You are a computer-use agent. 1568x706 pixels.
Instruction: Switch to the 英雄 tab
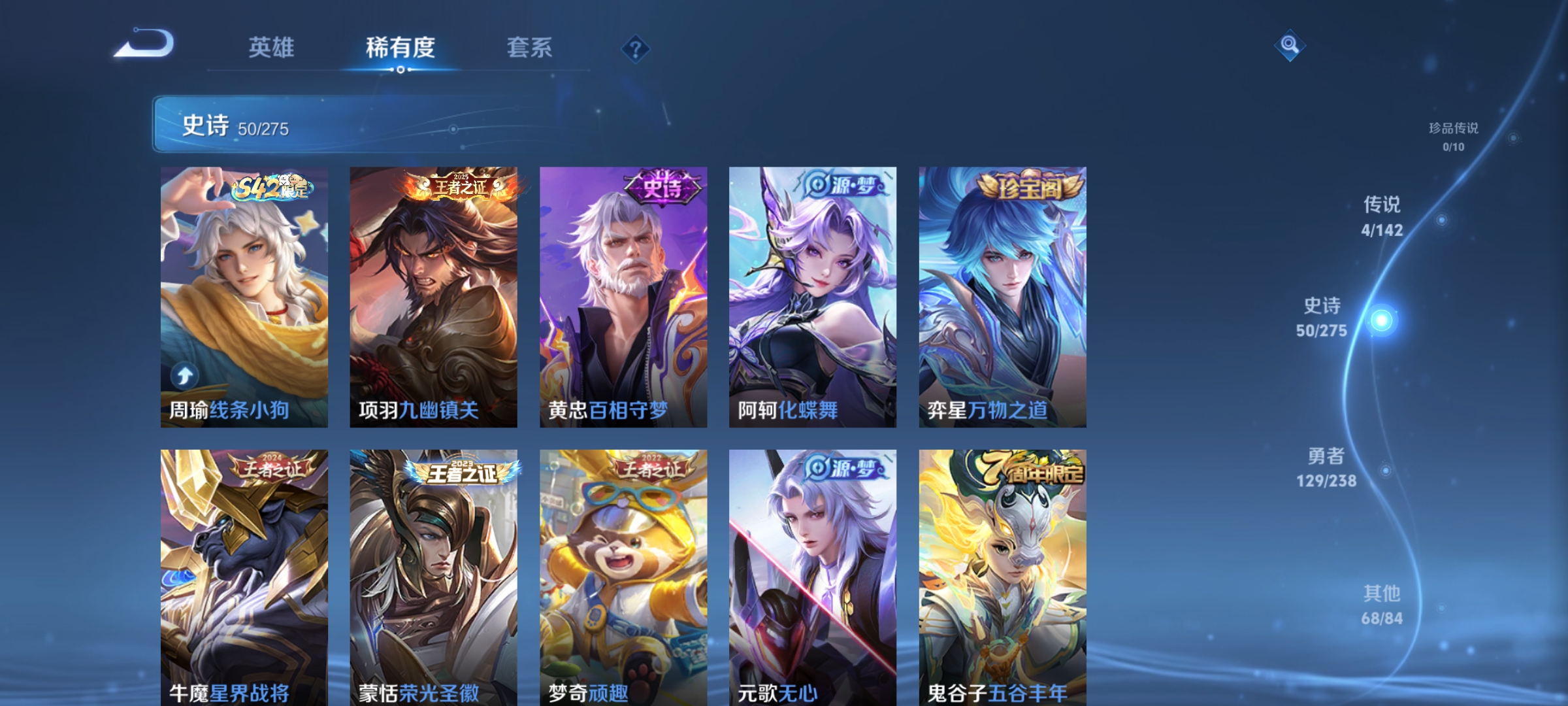tap(271, 48)
